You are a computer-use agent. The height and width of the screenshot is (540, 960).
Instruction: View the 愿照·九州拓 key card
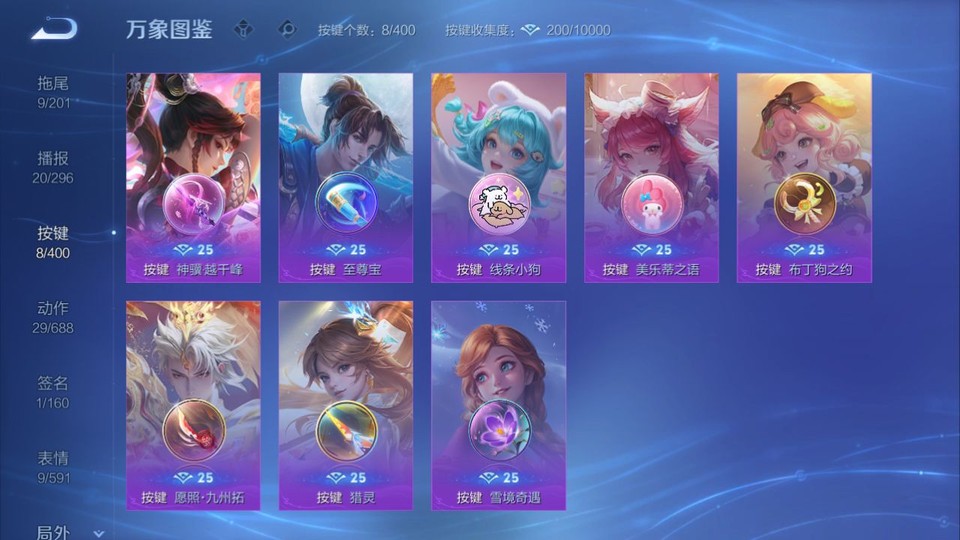pos(193,405)
